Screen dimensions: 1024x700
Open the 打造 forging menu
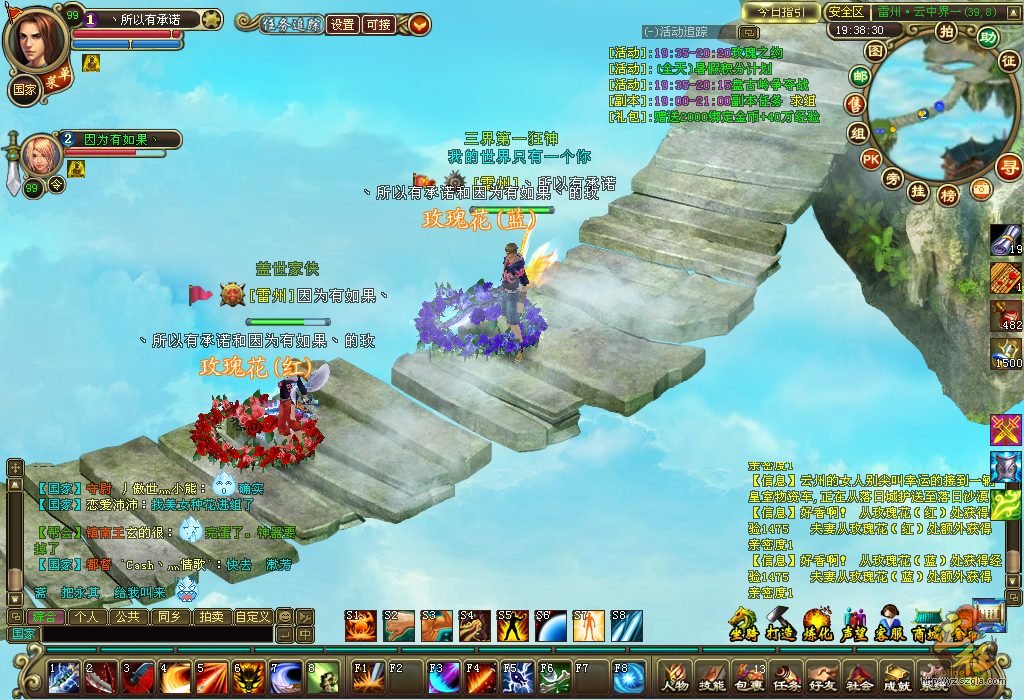[780, 623]
